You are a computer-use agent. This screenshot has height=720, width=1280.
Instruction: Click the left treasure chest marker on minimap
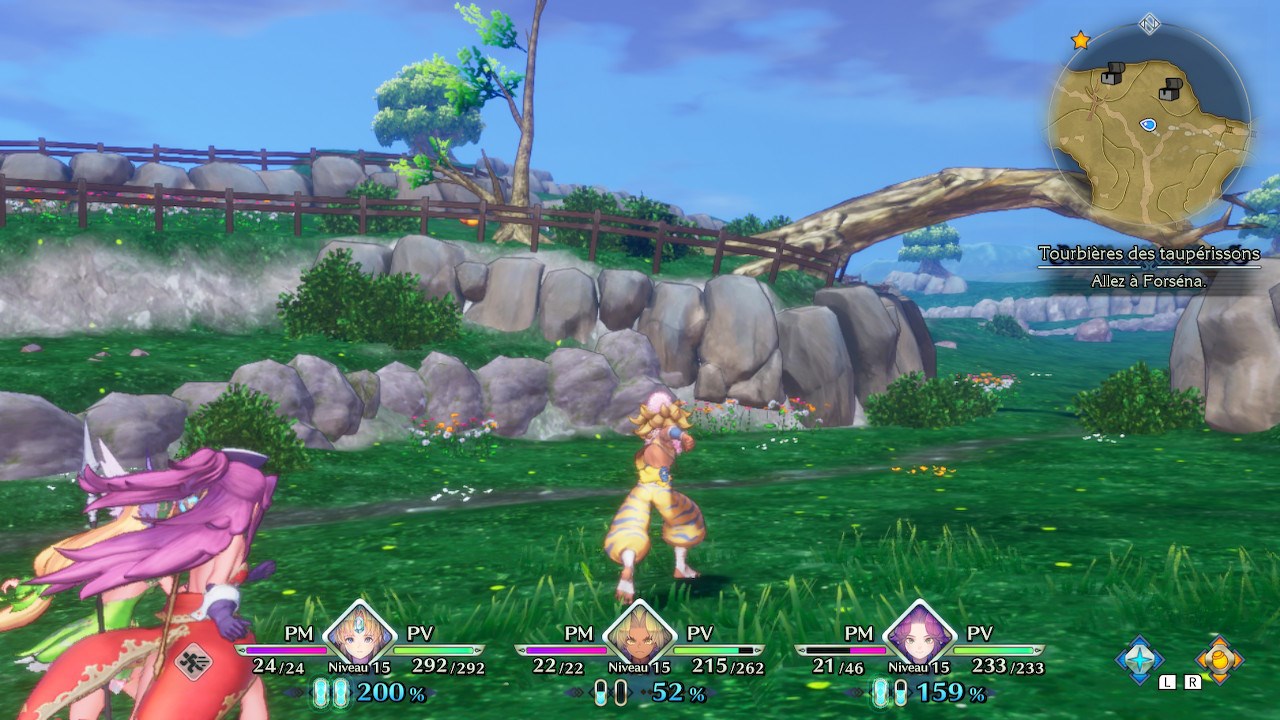pos(1113,72)
